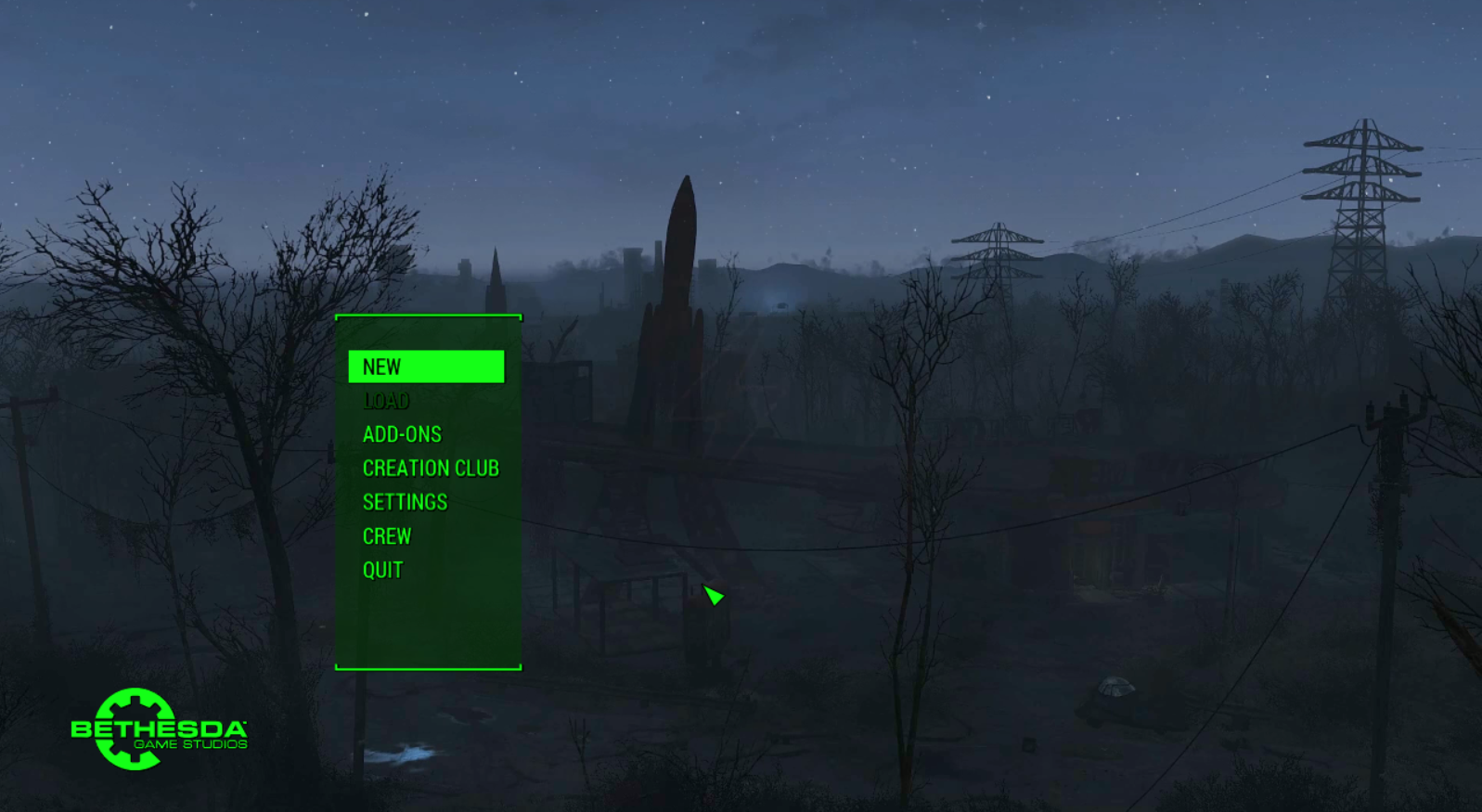
Task: Show the Crew credits
Action: click(x=387, y=536)
